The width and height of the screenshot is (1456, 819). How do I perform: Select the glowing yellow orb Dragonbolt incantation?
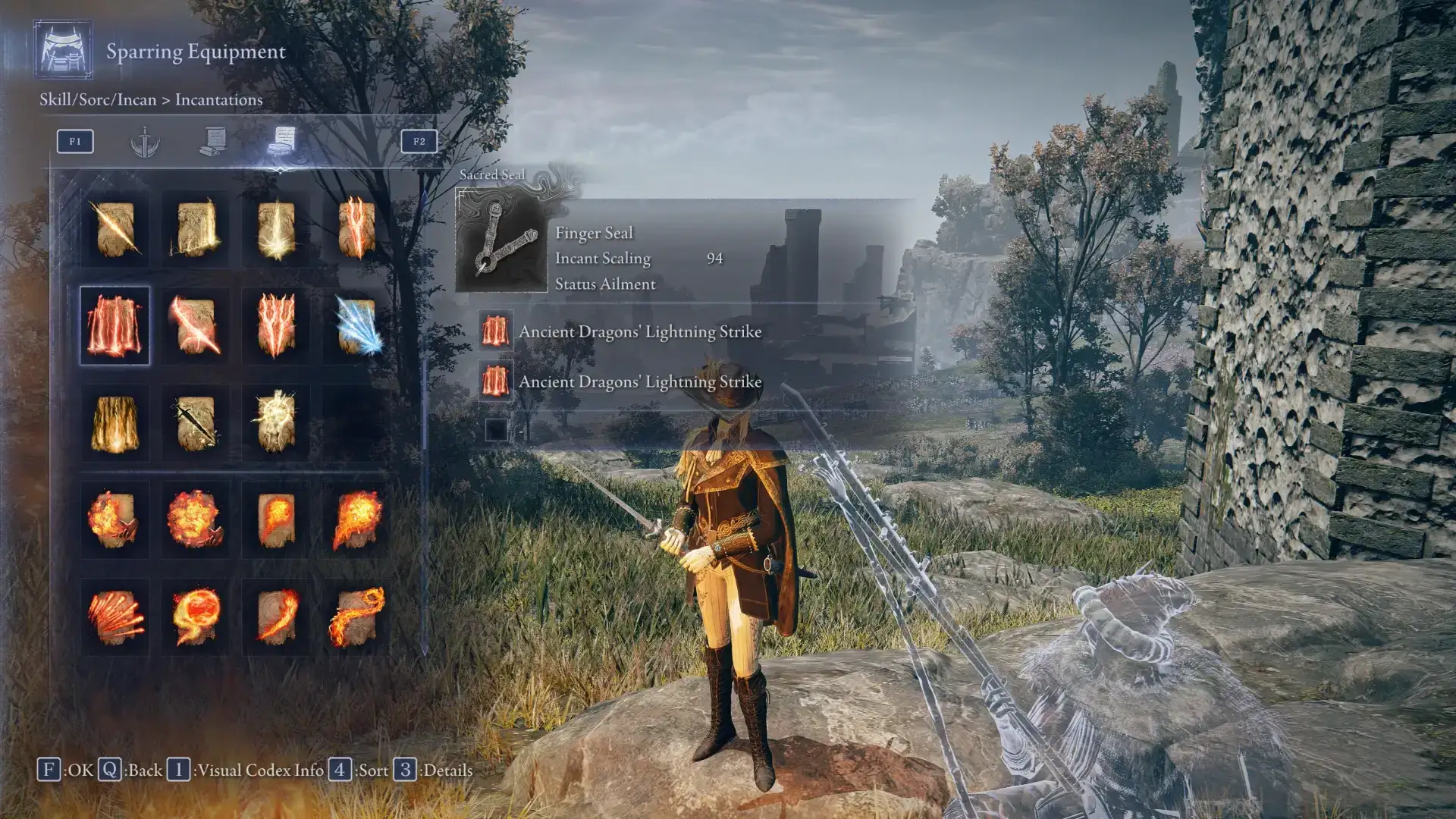(276, 423)
